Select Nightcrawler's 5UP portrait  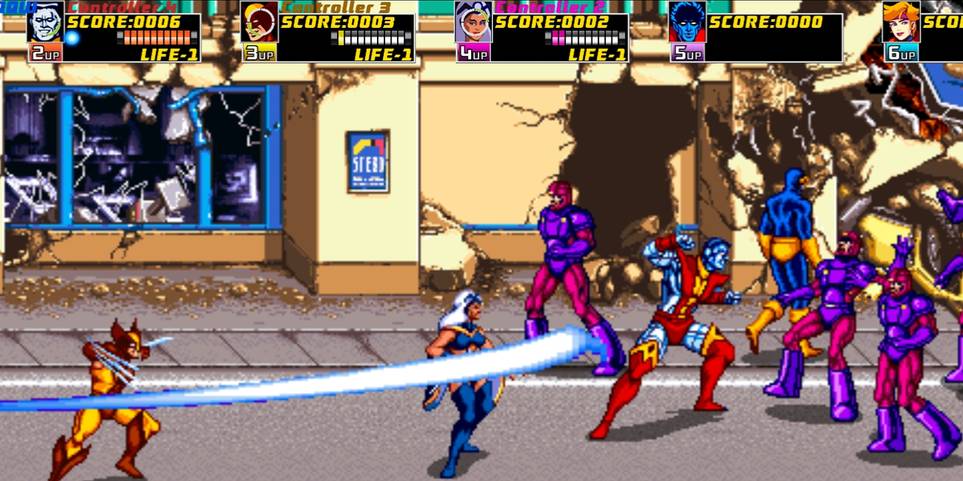click(687, 23)
